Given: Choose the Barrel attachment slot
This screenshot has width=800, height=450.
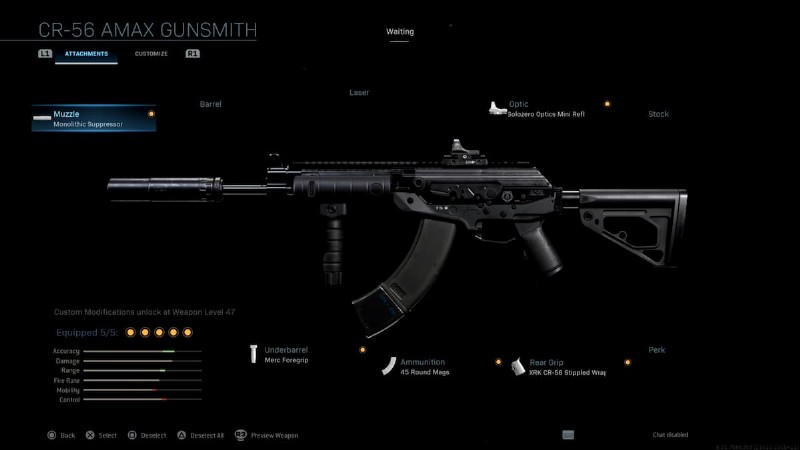Looking at the screenshot, I should pos(210,104).
